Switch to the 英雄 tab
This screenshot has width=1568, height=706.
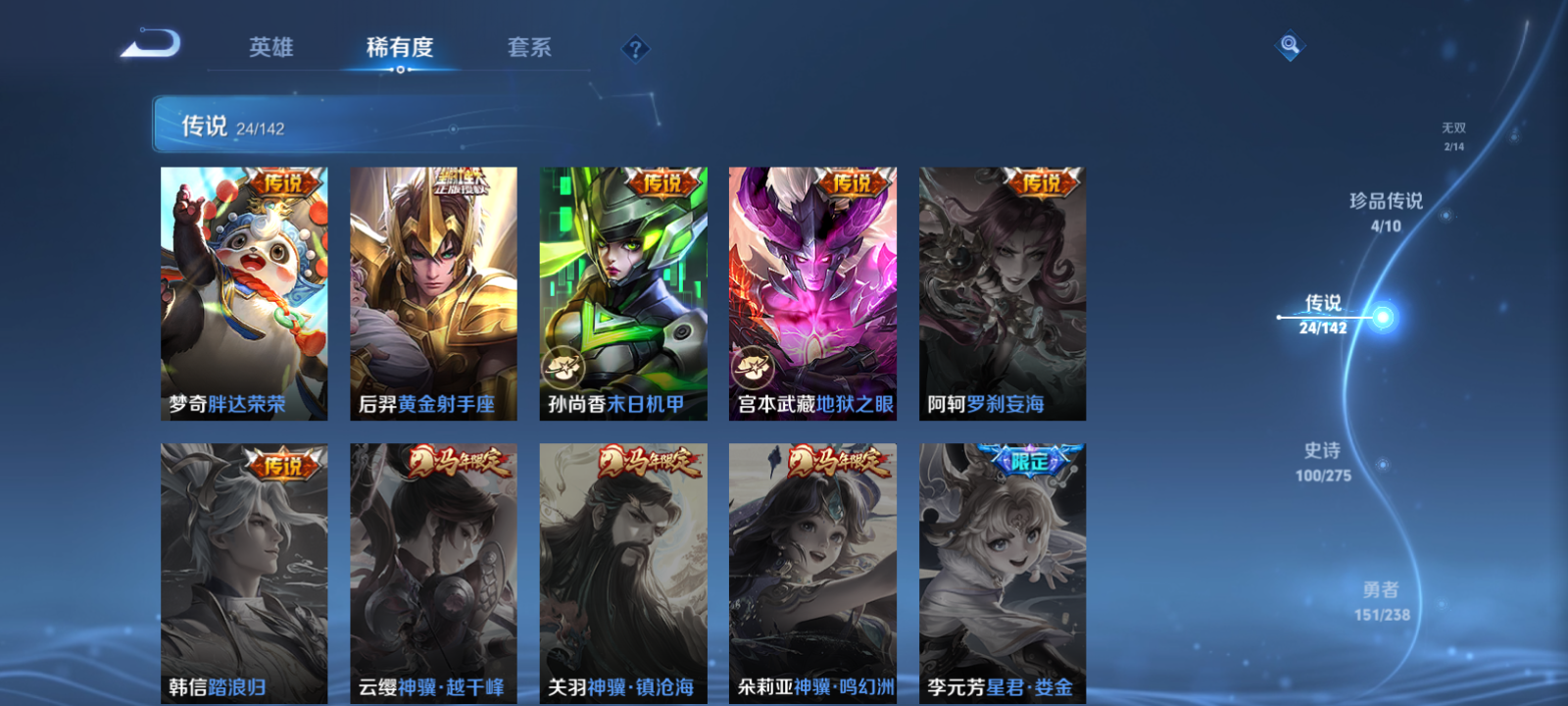[x=270, y=48]
